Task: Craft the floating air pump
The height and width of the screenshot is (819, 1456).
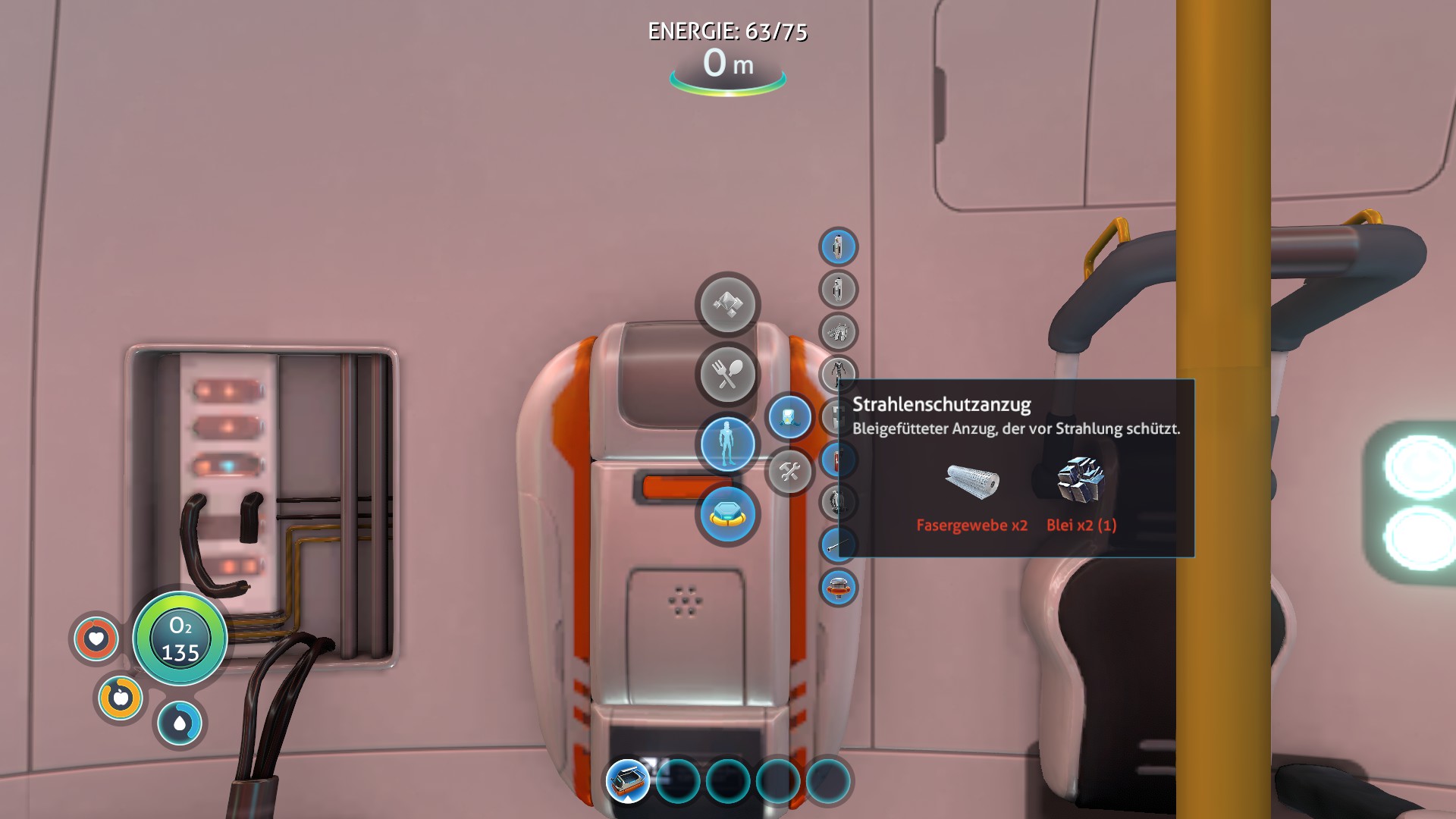Action: coord(838,588)
